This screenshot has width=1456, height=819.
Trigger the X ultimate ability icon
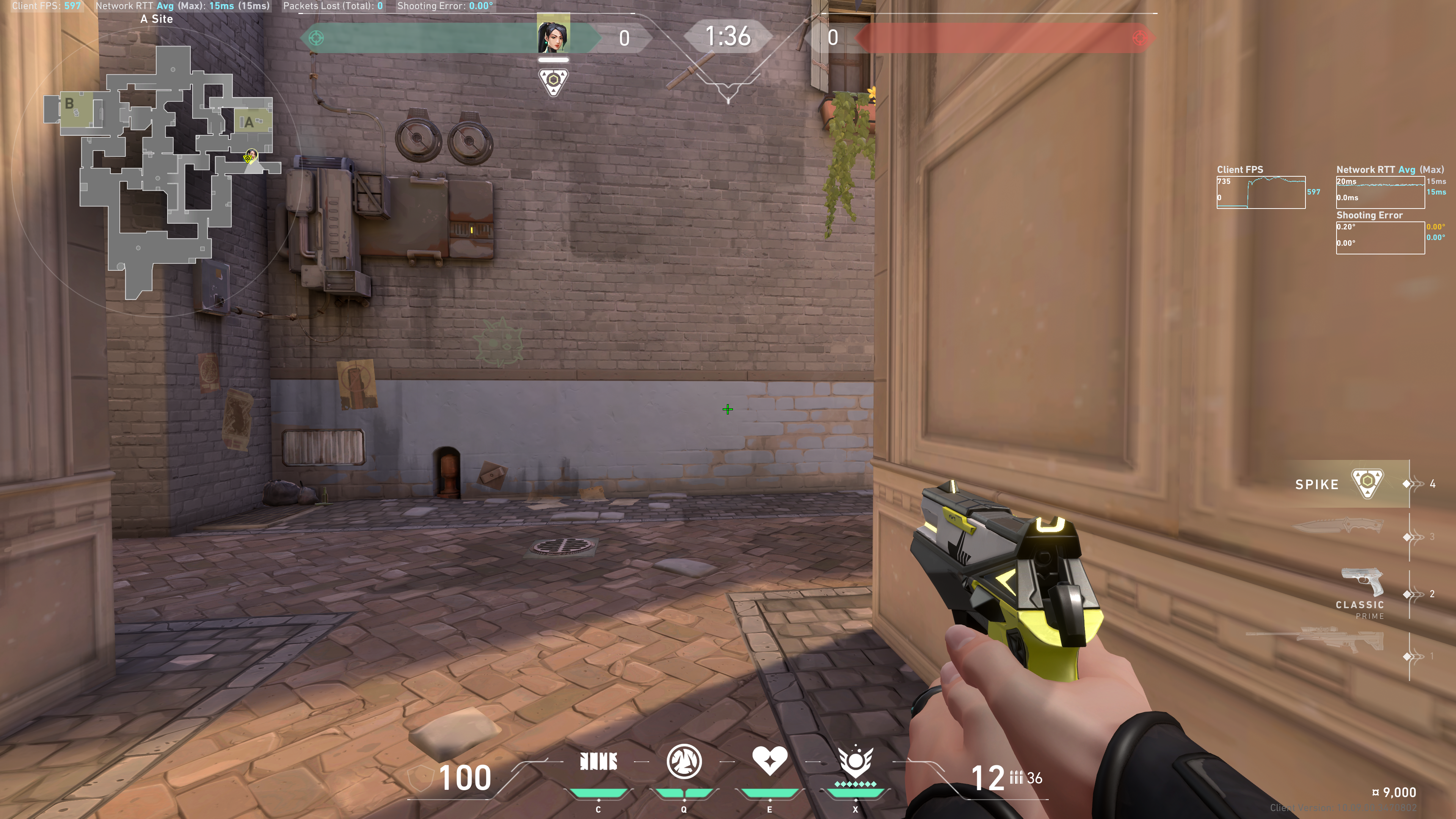point(855,762)
